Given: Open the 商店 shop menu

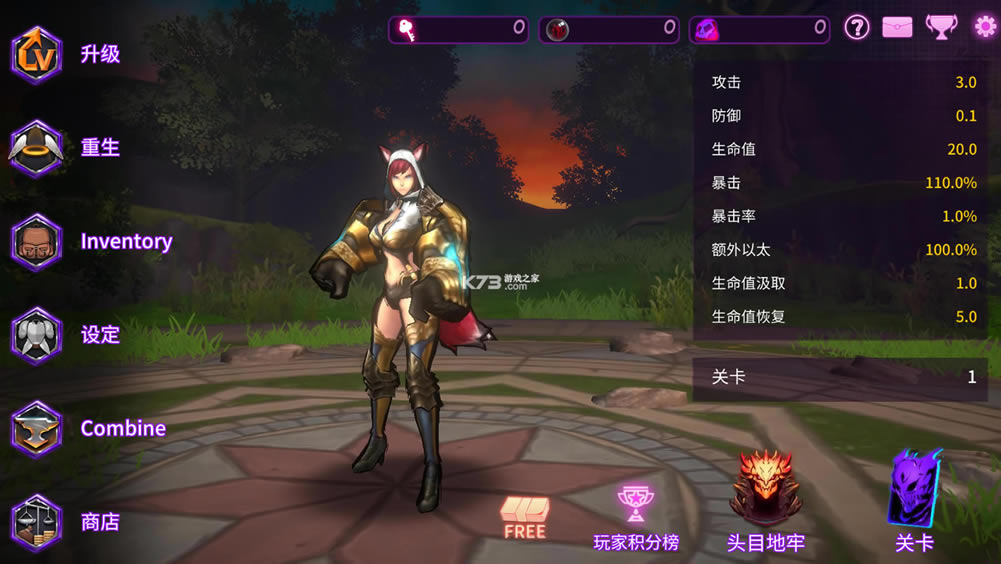Looking at the screenshot, I should click(x=38, y=522).
